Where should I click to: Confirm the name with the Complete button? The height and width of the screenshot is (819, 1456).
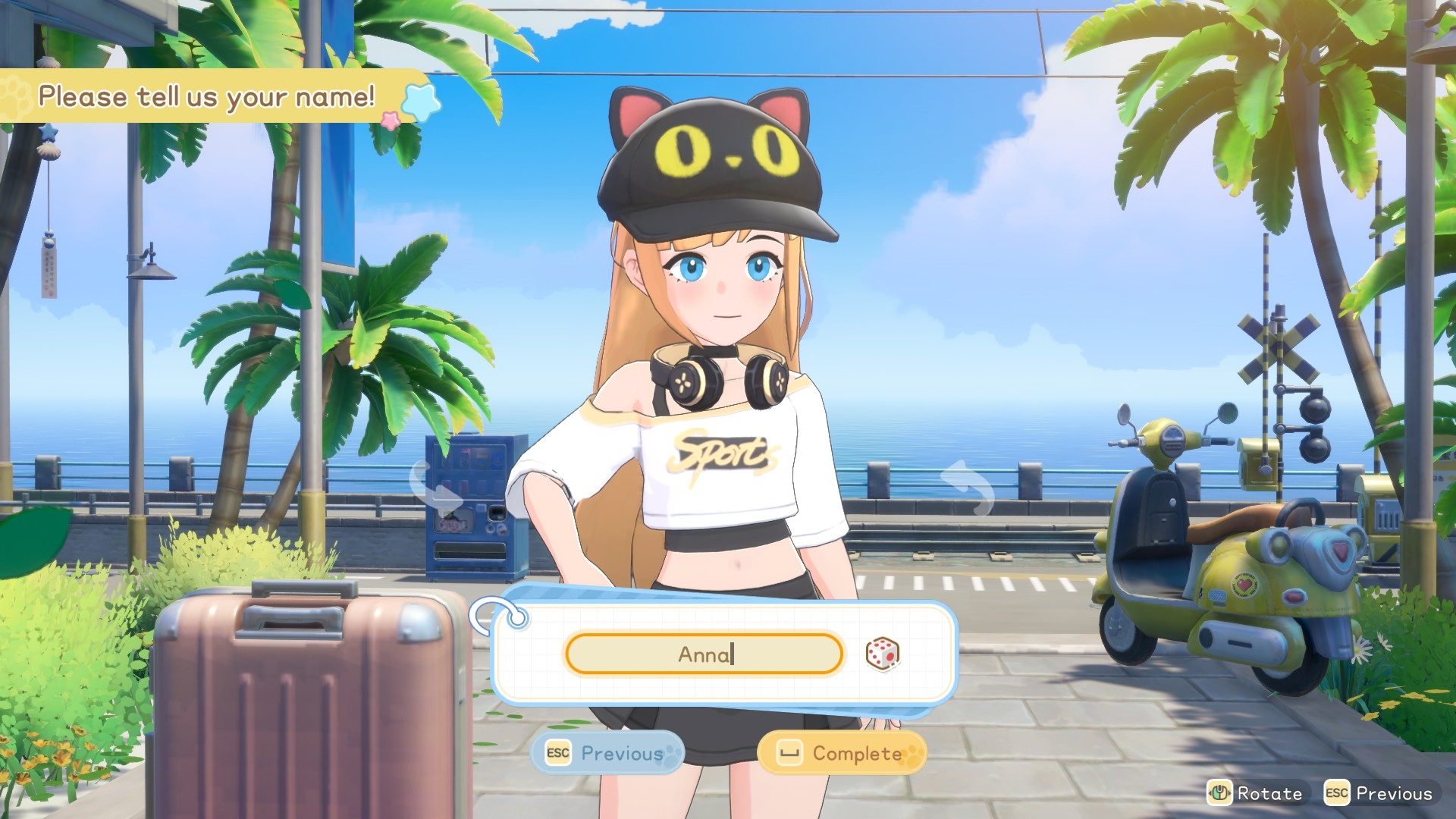pos(842,753)
